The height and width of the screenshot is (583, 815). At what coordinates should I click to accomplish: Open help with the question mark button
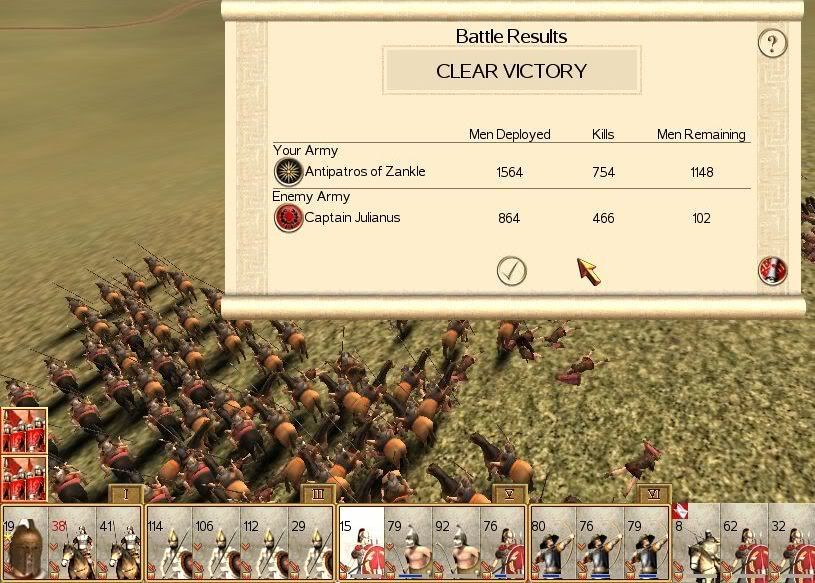(x=772, y=43)
